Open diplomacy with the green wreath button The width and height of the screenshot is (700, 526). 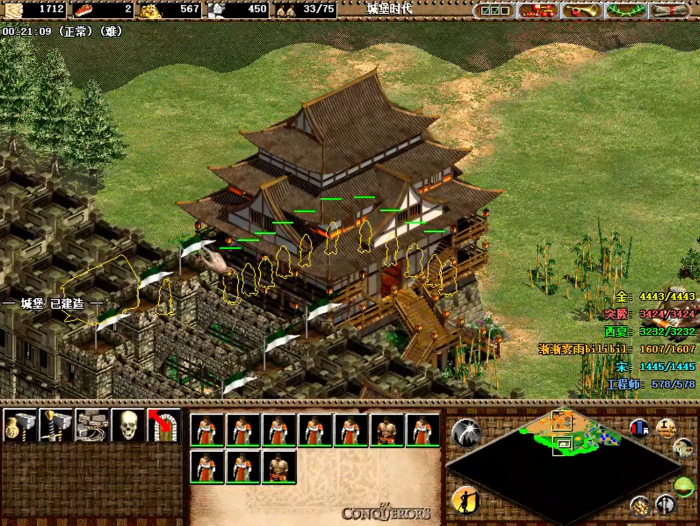pyautogui.click(x=625, y=11)
